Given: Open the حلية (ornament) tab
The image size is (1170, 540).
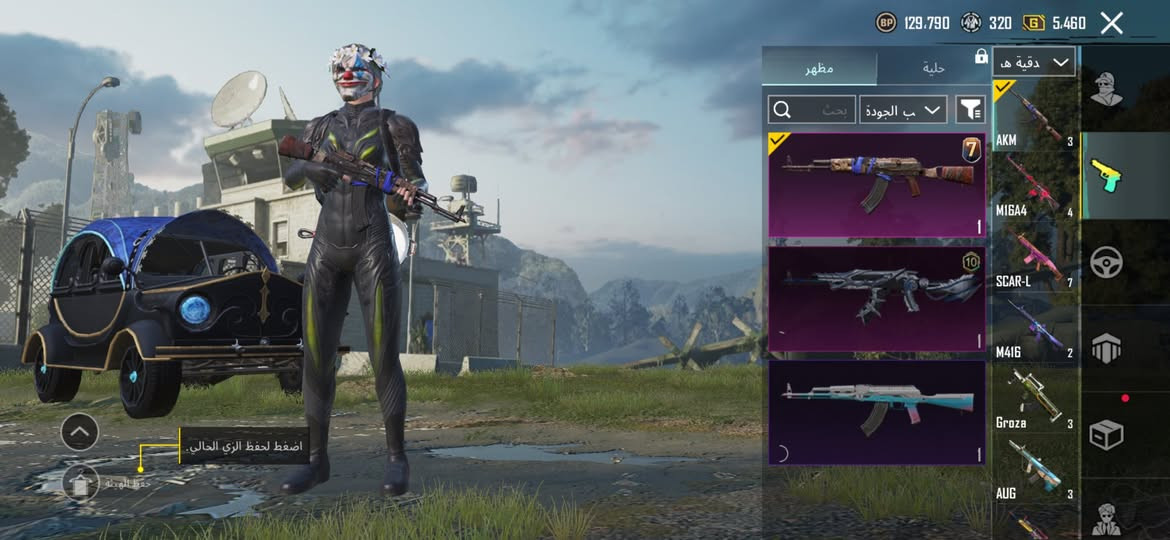Looking at the screenshot, I should tap(933, 68).
